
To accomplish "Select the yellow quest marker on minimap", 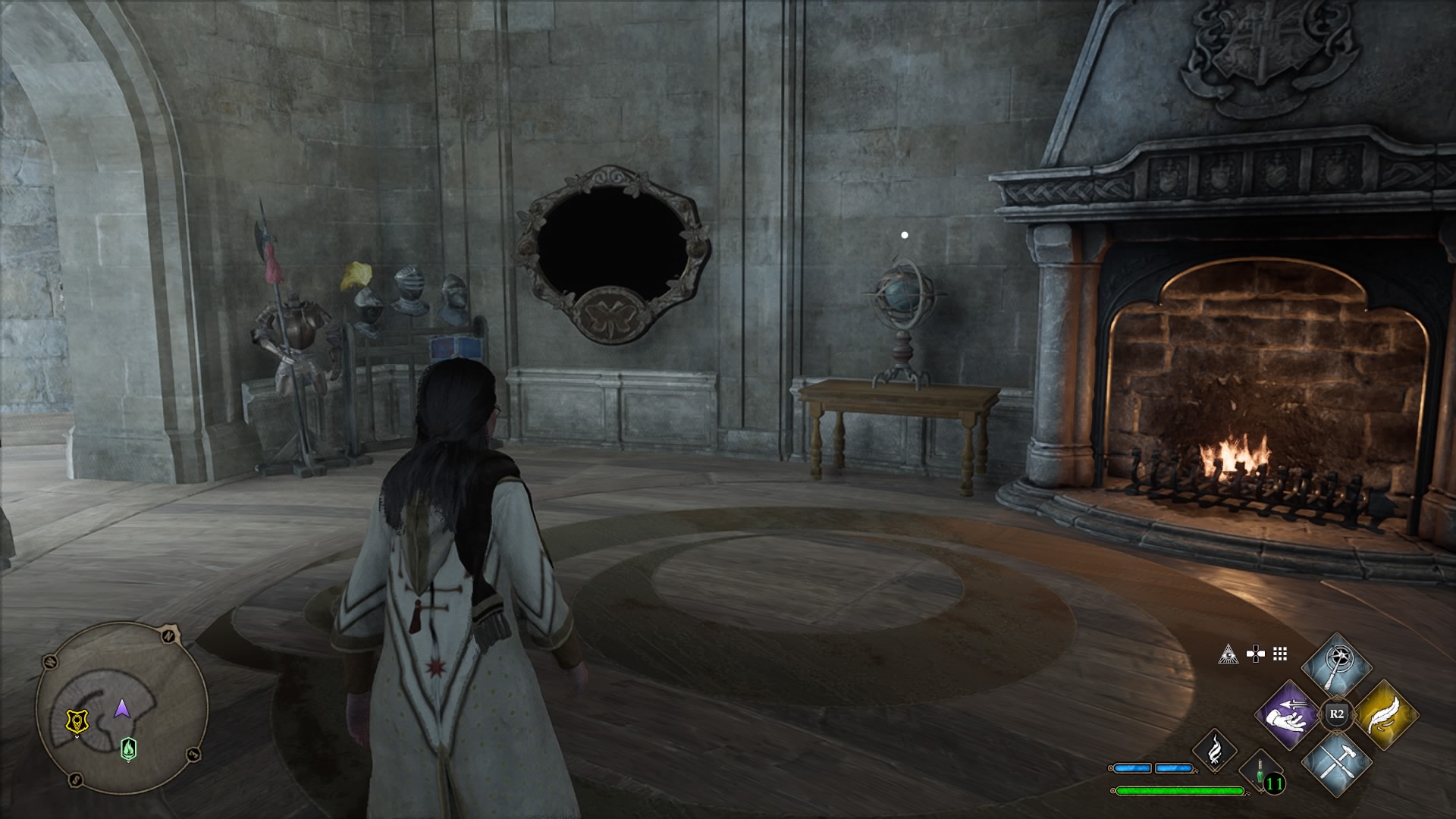I will click(77, 720).
